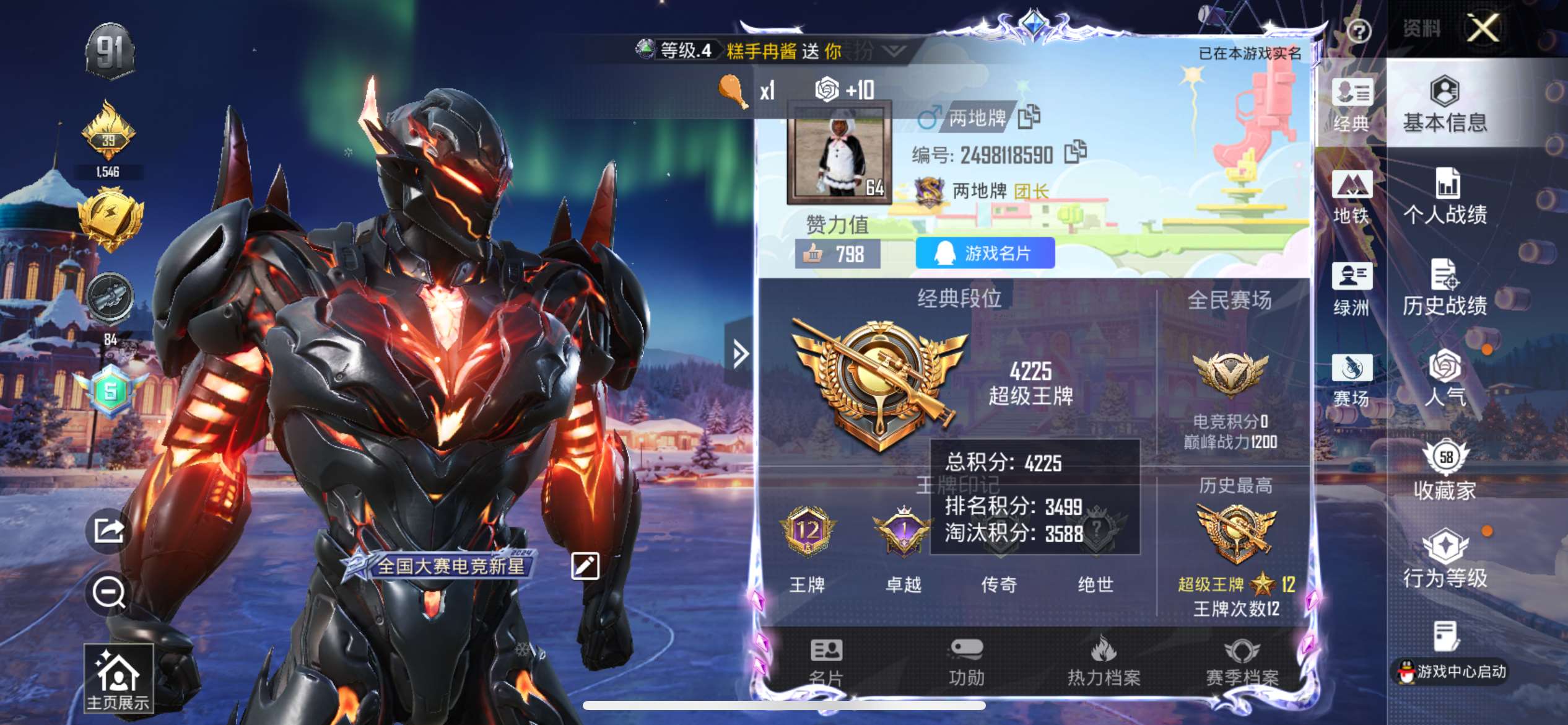1568x725 pixels.
Task: Switch to 个人战绩 personal stats
Action: click(x=1445, y=196)
